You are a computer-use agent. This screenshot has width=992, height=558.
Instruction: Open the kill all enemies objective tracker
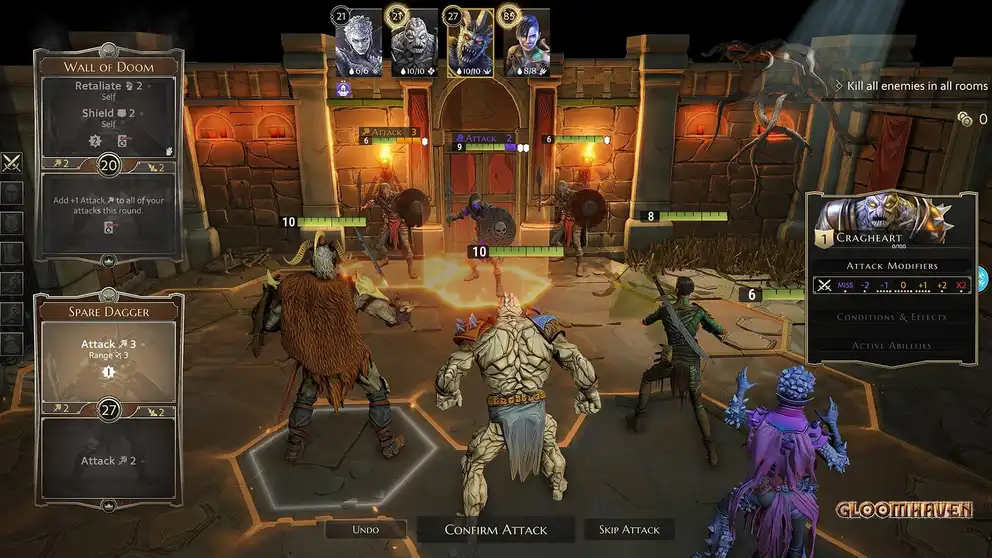[x=910, y=87]
